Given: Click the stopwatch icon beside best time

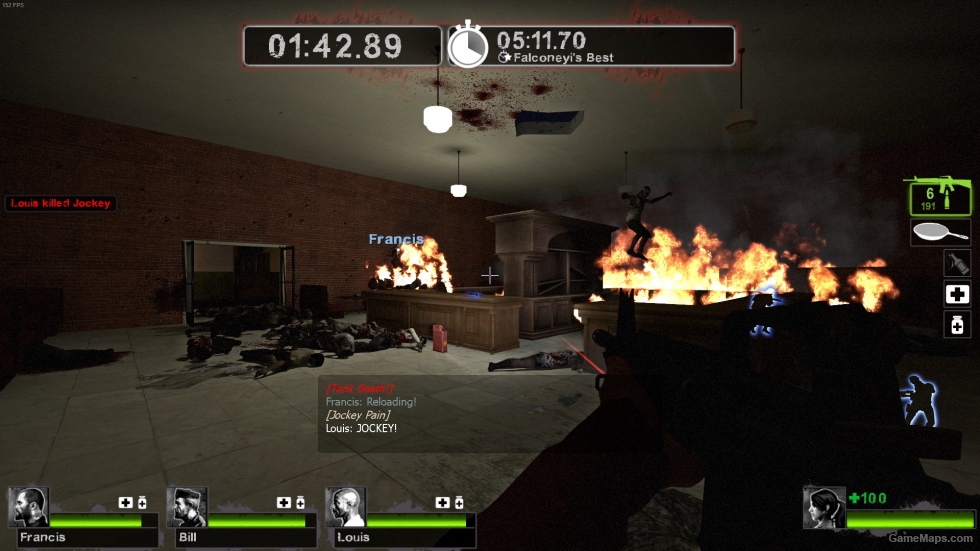Looking at the screenshot, I should click(x=467, y=46).
